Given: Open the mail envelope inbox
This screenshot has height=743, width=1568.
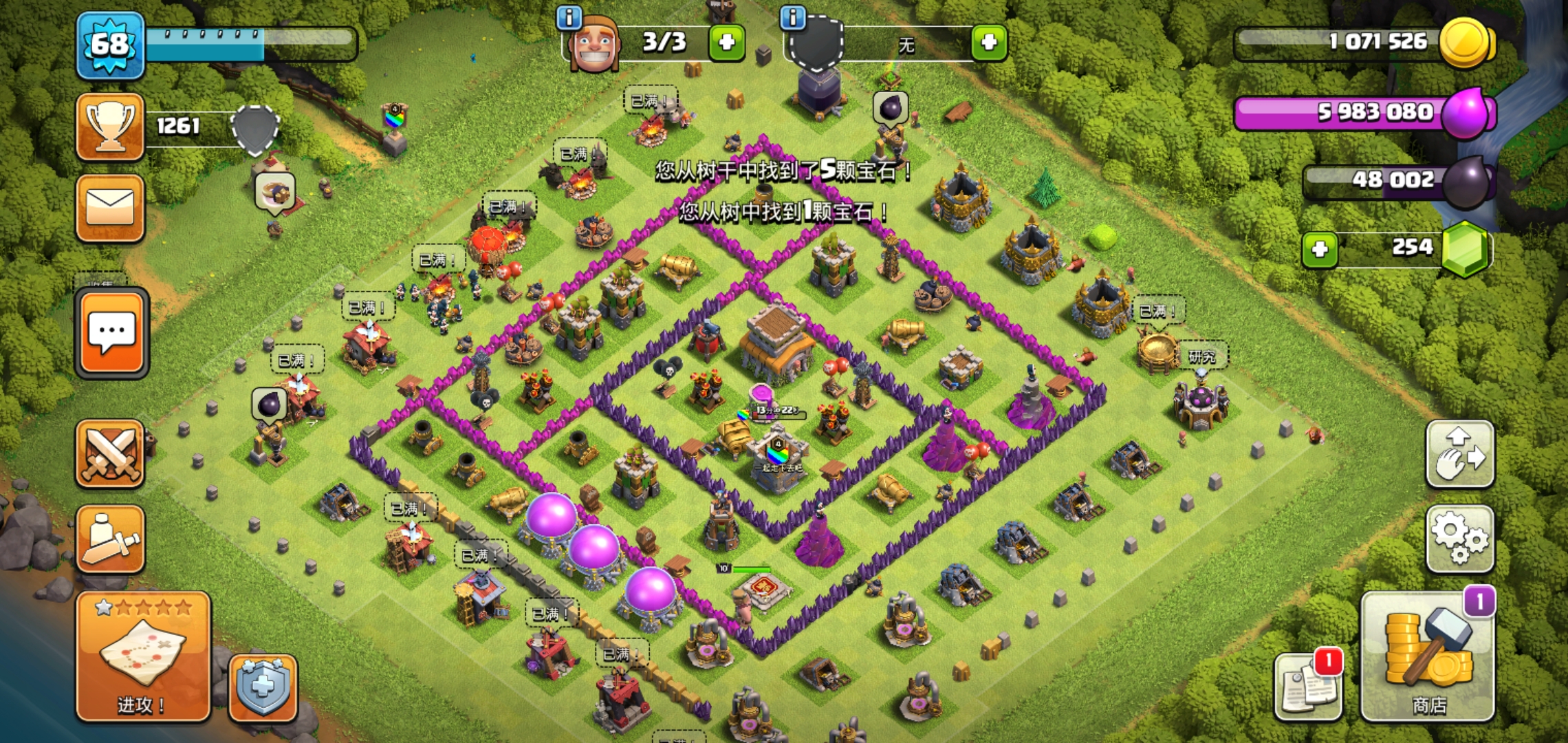Looking at the screenshot, I should point(110,208).
